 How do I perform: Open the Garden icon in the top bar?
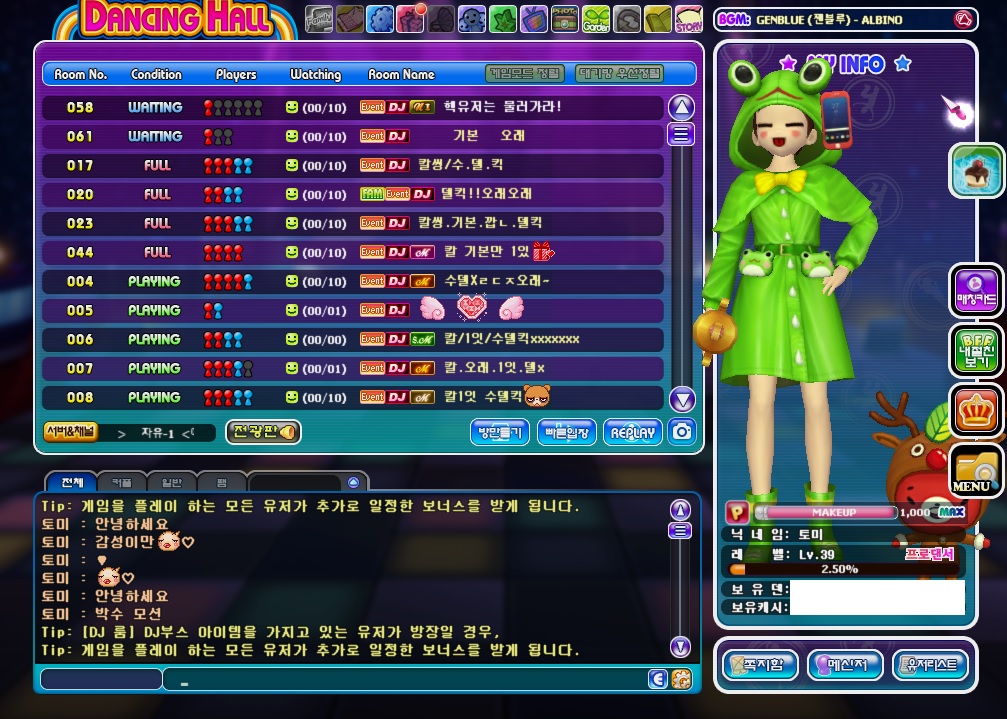596,18
